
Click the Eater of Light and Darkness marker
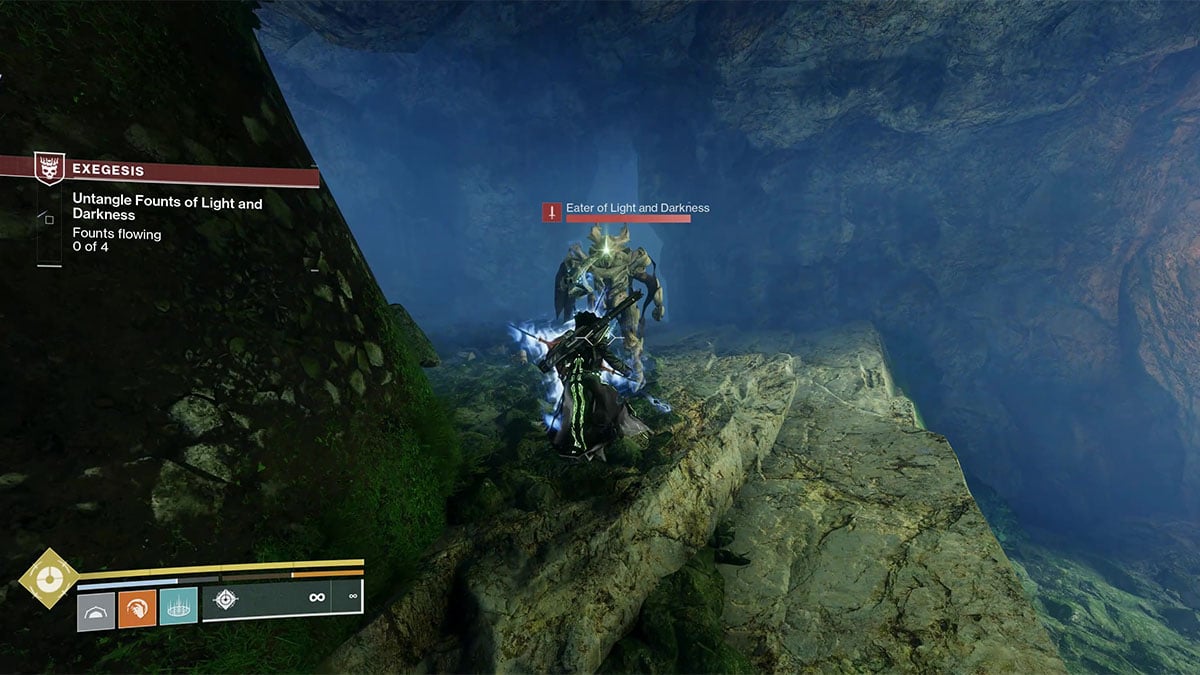[x=552, y=212]
